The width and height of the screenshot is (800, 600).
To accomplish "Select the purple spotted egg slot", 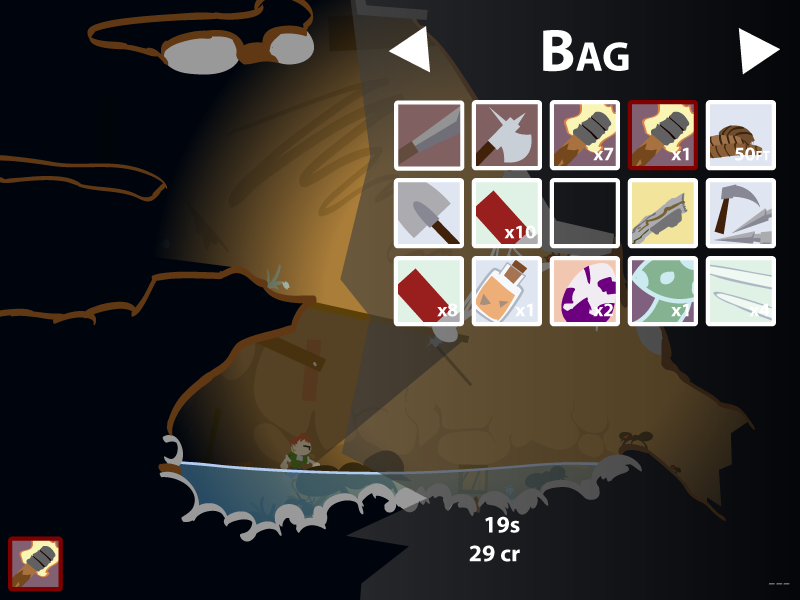I will tap(585, 291).
